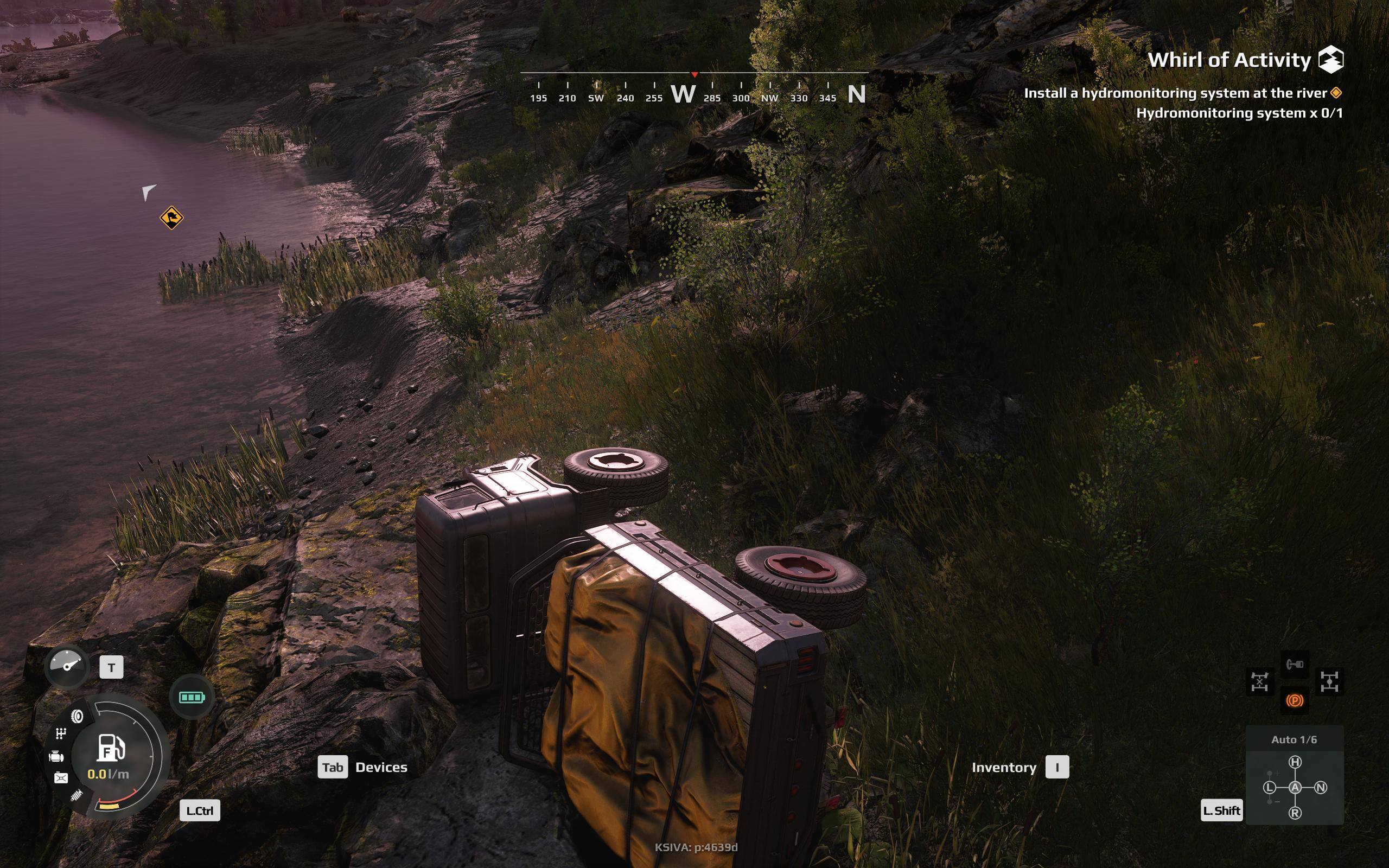Click the hydromonitoring objective text
Screen dimensions: 1389x868
pyautogui.click(x=1175, y=93)
